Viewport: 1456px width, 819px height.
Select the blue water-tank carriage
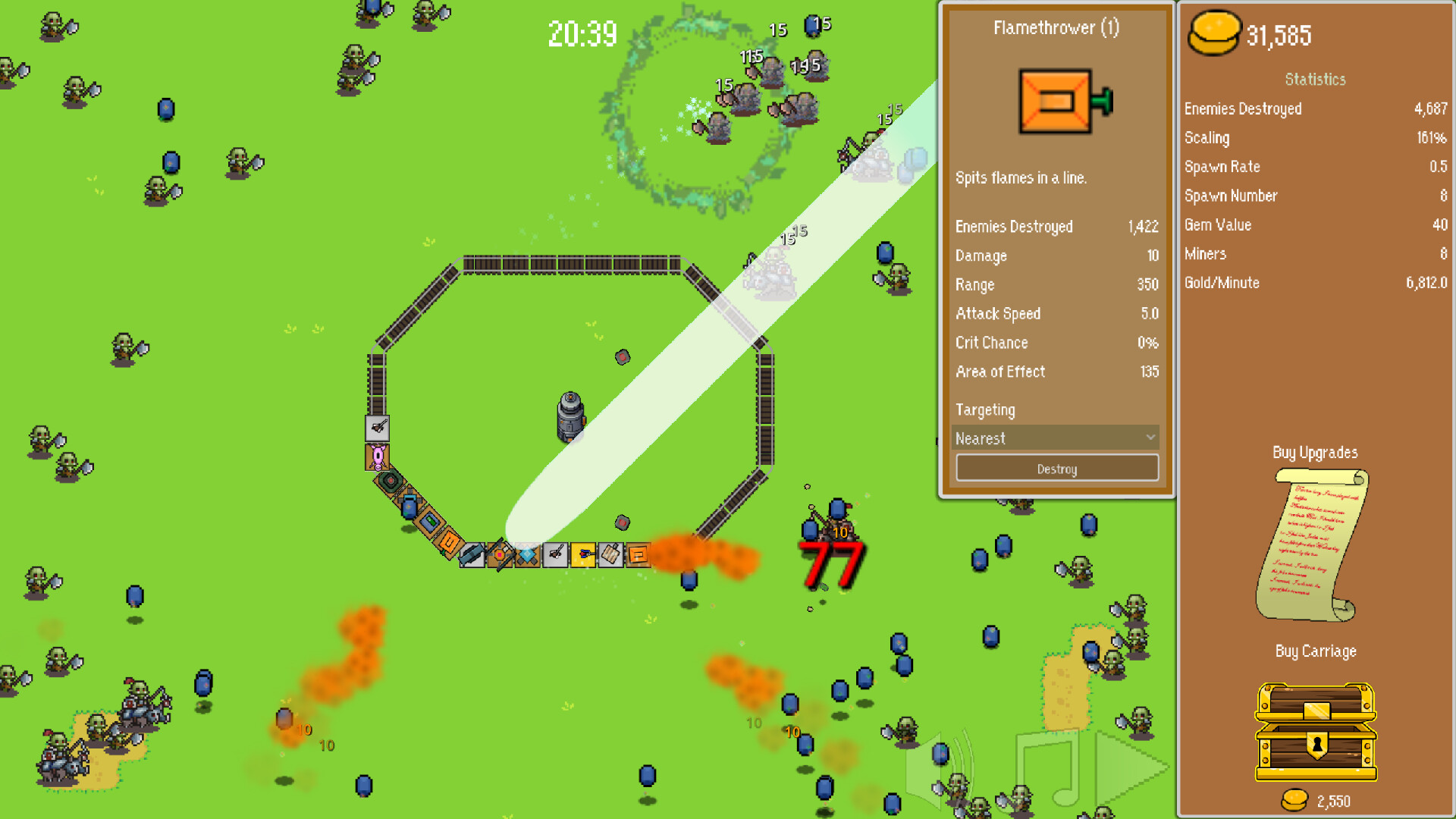[x=408, y=507]
